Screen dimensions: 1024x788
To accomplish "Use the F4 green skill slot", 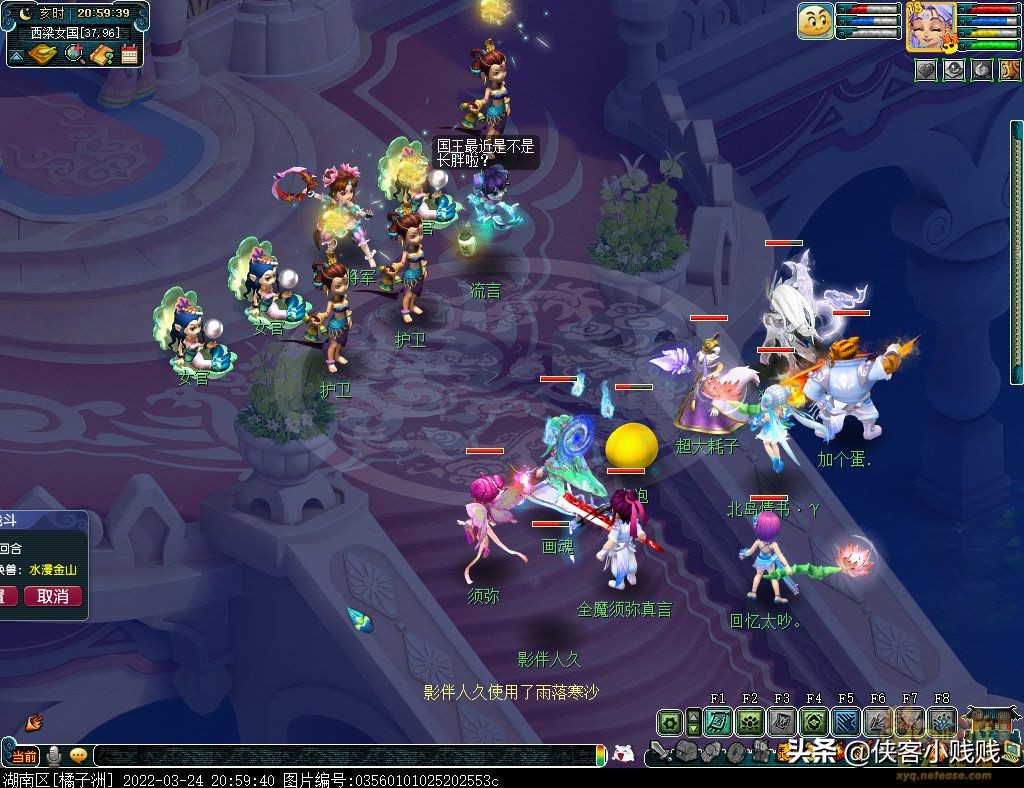I will [814, 721].
